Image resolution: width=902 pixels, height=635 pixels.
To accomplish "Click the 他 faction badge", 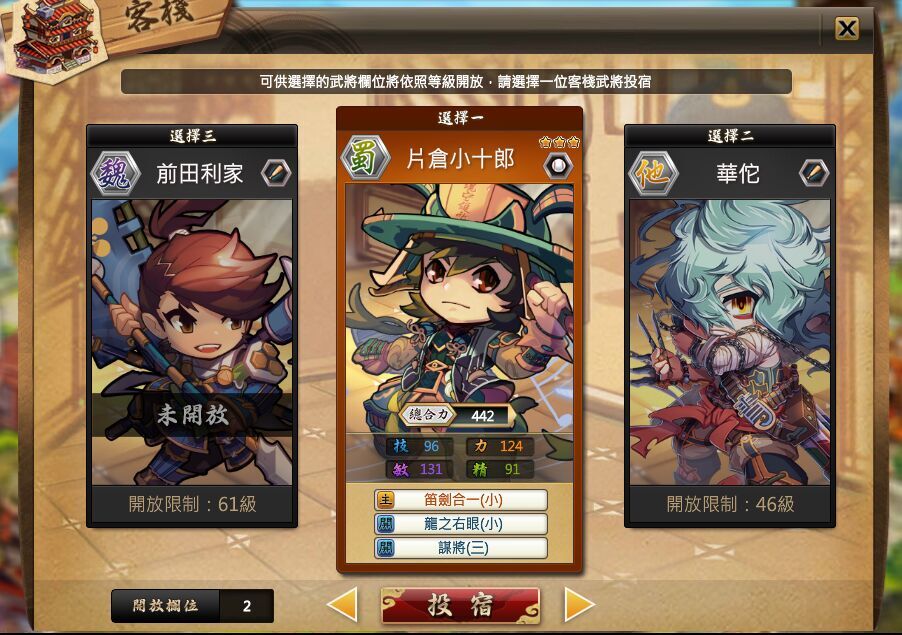I will (653, 173).
